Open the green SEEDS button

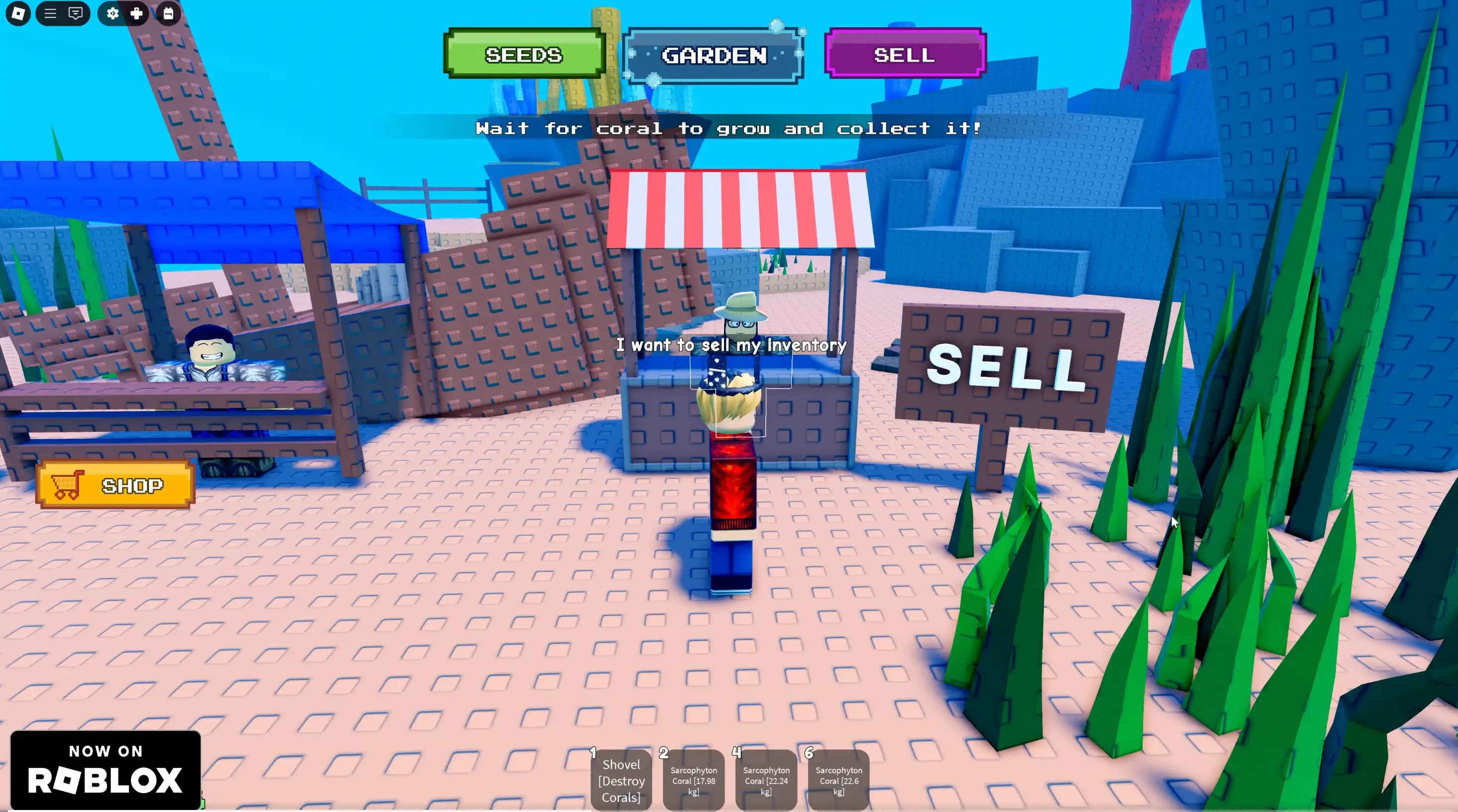pos(524,54)
